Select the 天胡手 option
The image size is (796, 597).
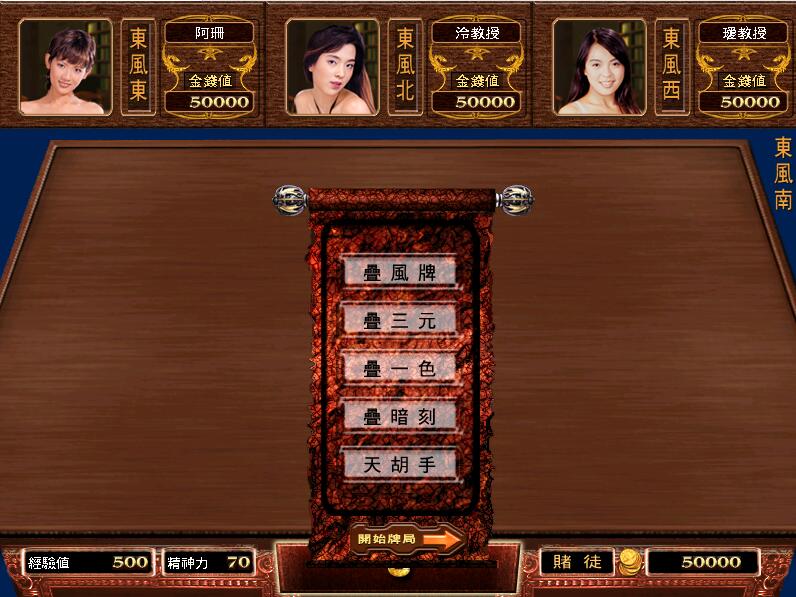tap(399, 464)
